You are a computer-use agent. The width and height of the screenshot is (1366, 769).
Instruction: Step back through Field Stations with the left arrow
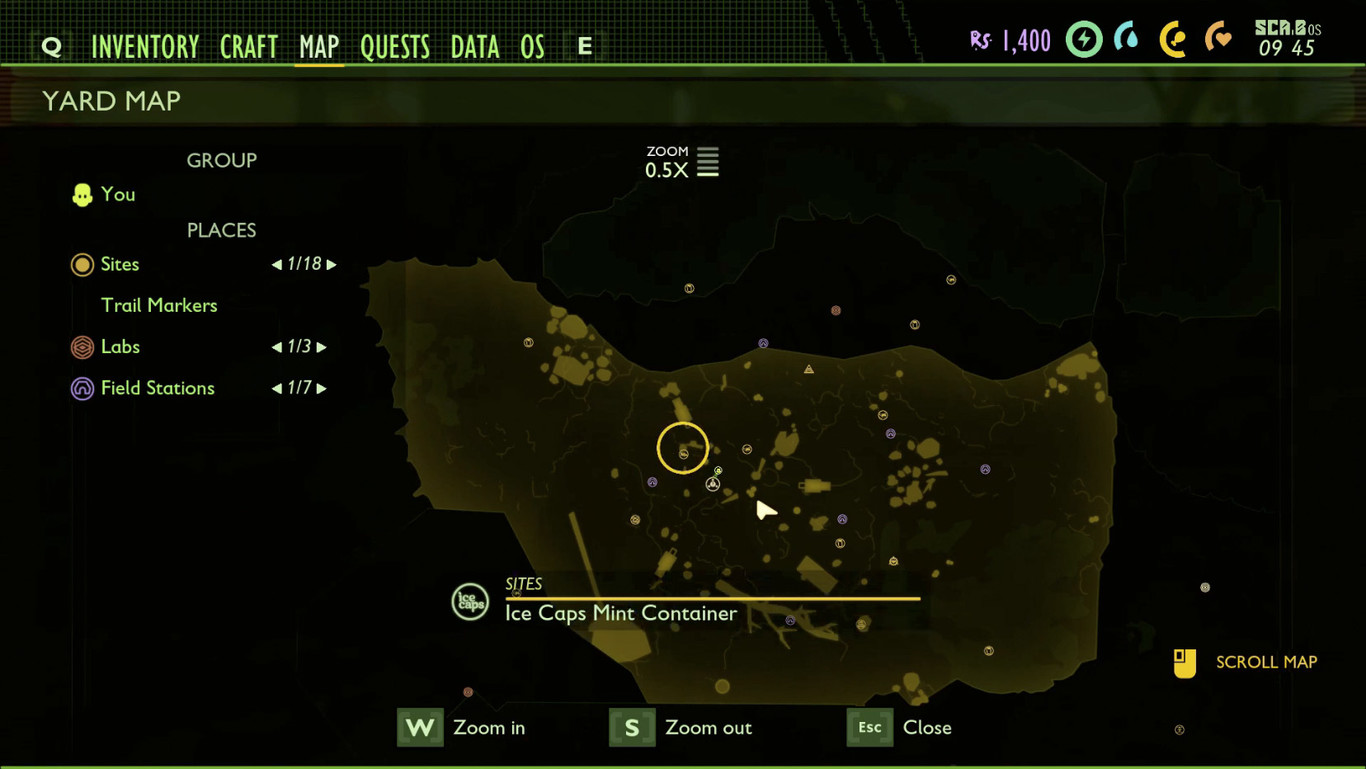point(276,388)
